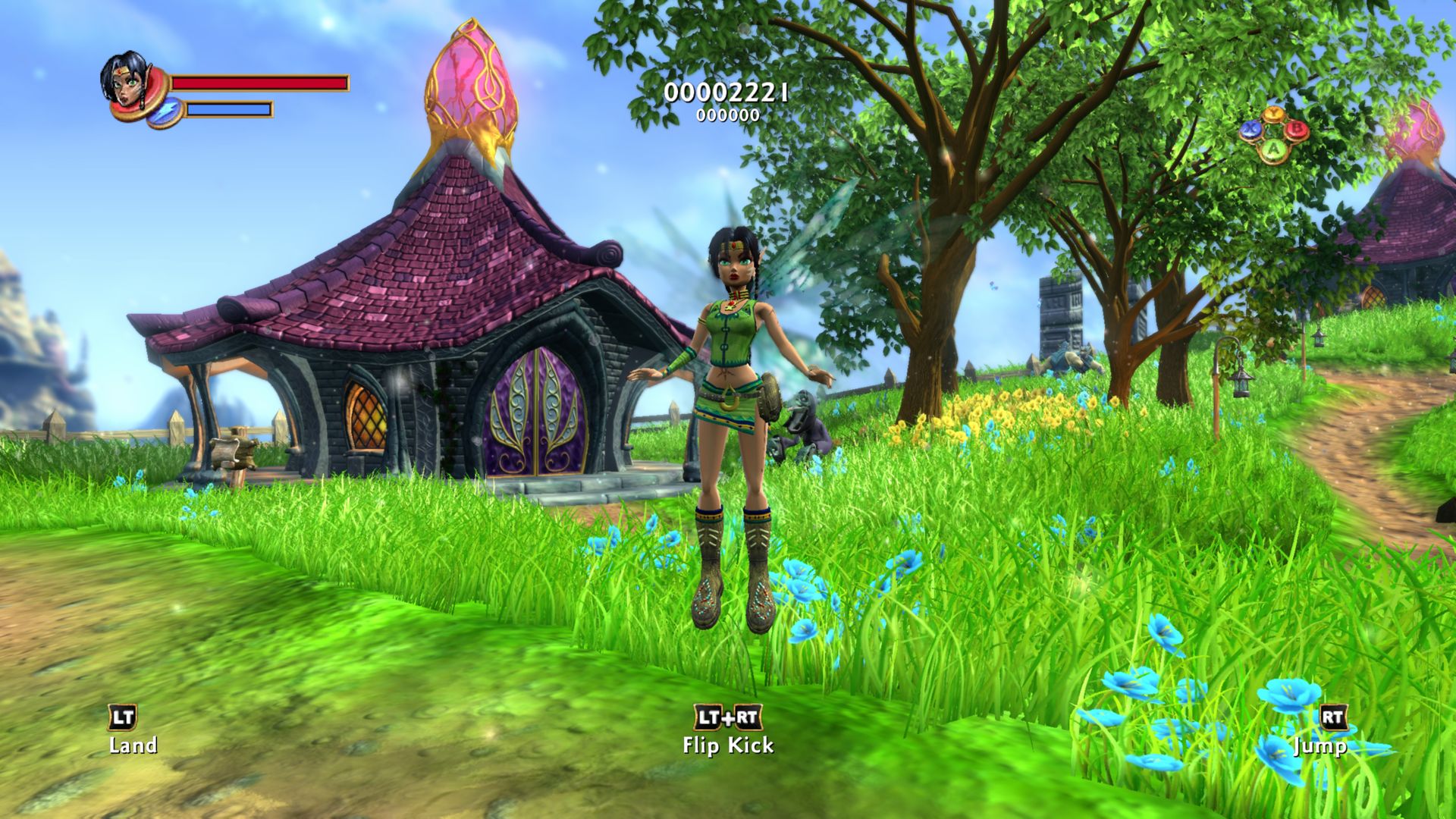Select the blue lightning bolt energy icon
This screenshot has height=819, width=1456.
pyautogui.click(x=164, y=111)
